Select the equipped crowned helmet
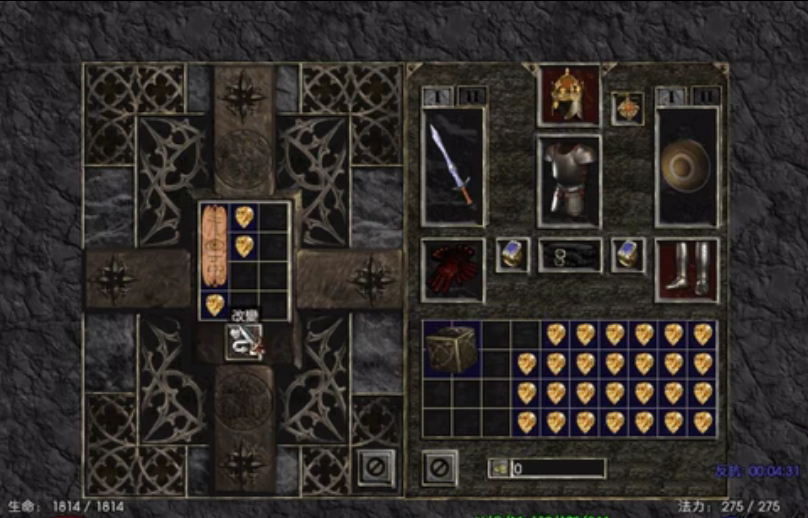This screenshot has height=518, width=808. (569, 97)
